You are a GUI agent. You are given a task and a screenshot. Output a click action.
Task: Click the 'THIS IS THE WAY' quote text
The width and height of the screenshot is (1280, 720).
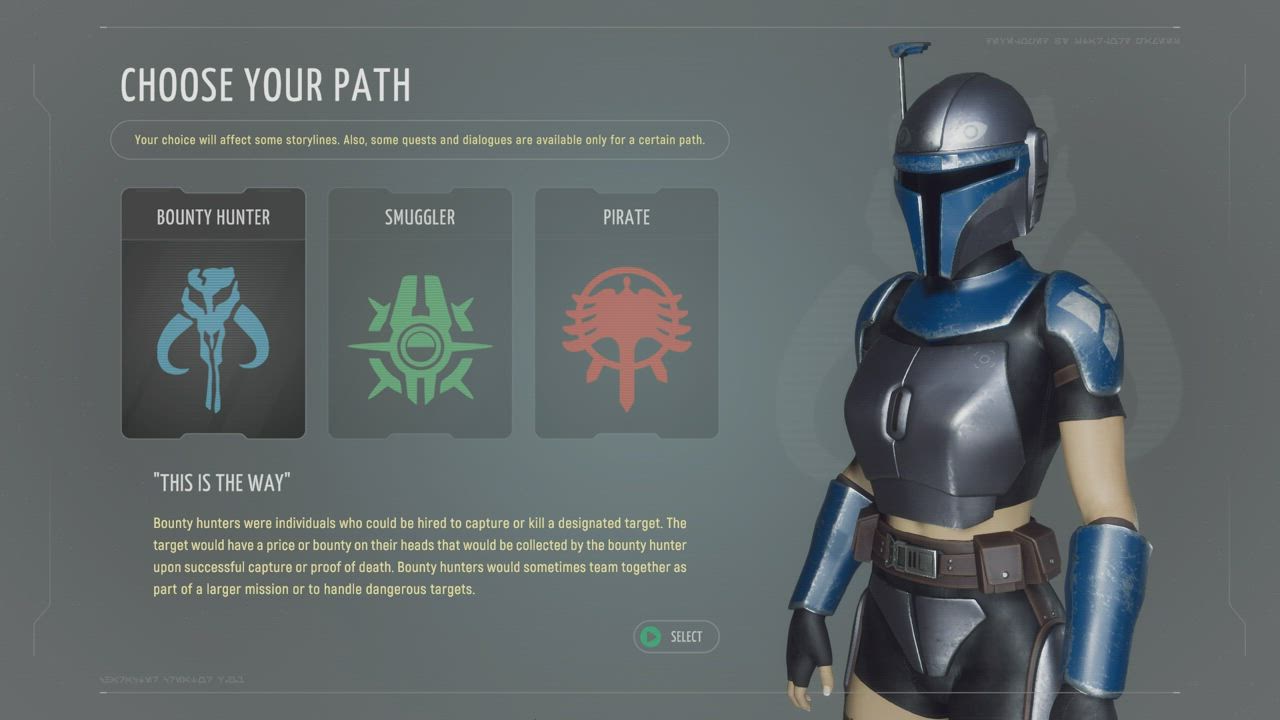point(223,482)
